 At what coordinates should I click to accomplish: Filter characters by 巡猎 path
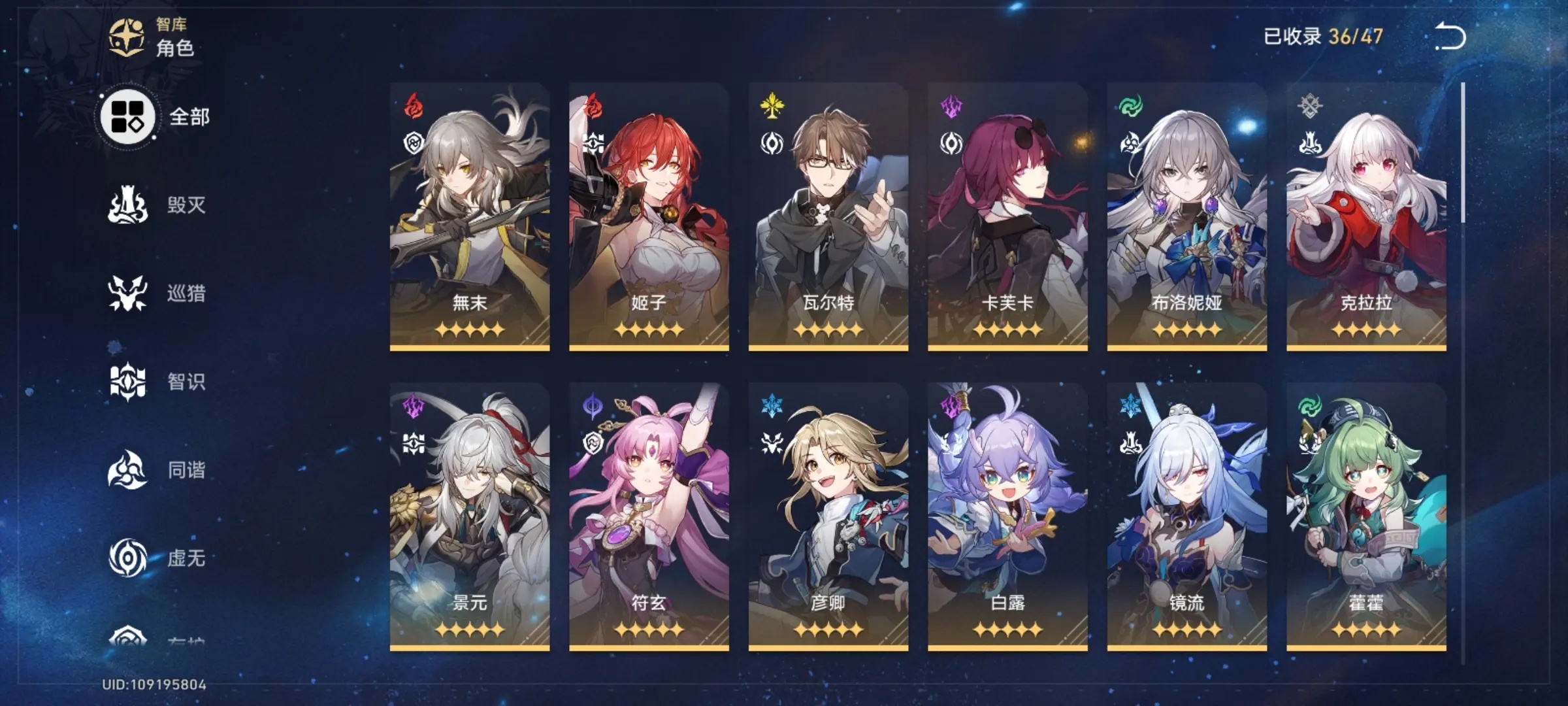[157, 294]
